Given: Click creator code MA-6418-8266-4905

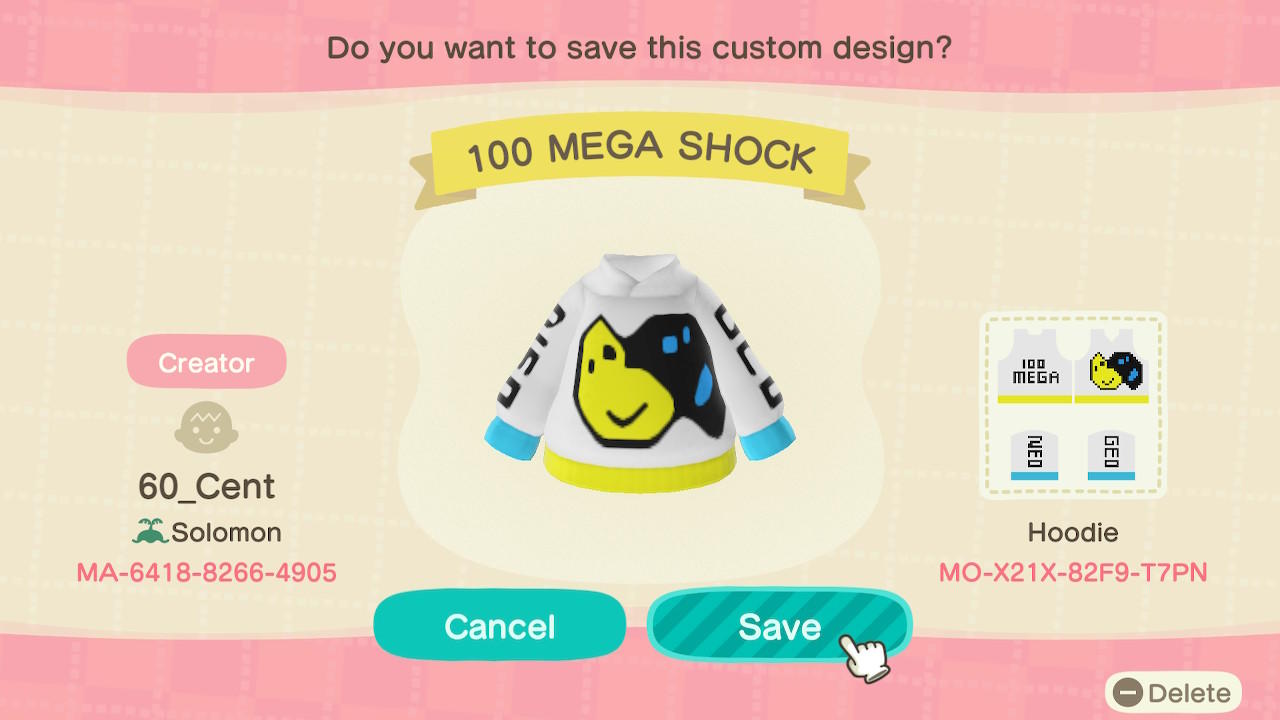Looking at the screenshot, I should click(206, 573).
